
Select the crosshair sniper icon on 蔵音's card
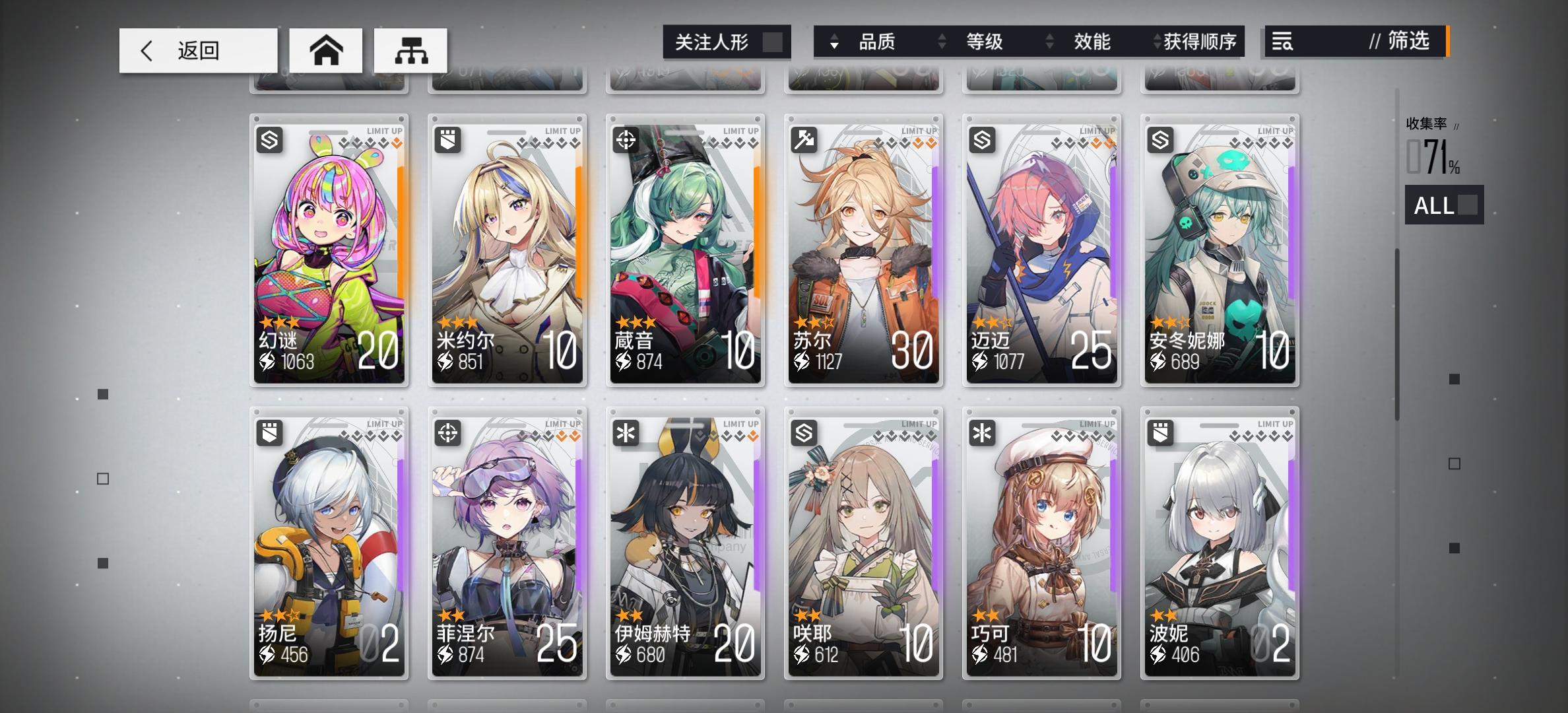[x=626, y=139]
